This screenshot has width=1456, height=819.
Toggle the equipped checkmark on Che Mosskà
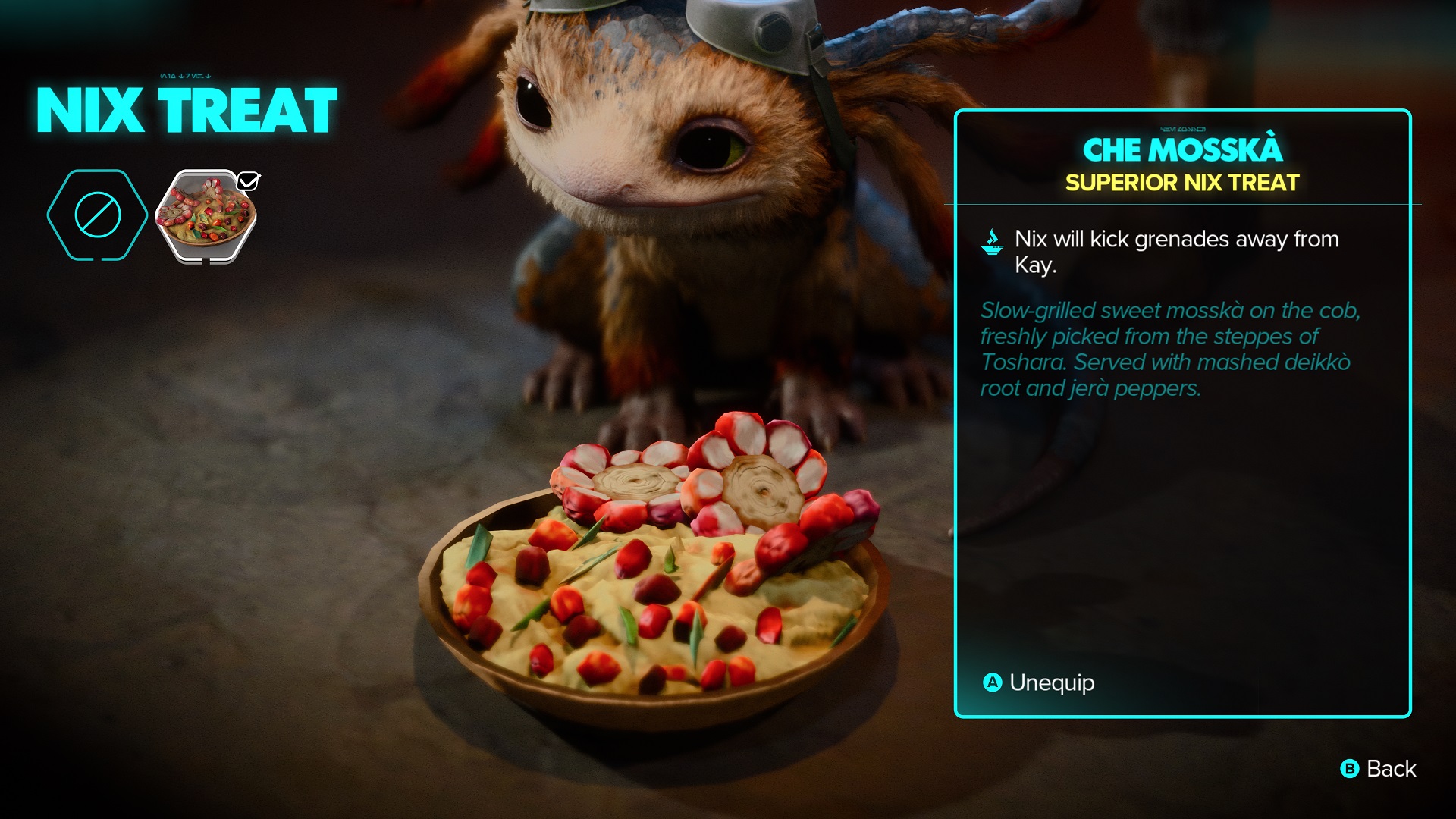click(249, 180)
